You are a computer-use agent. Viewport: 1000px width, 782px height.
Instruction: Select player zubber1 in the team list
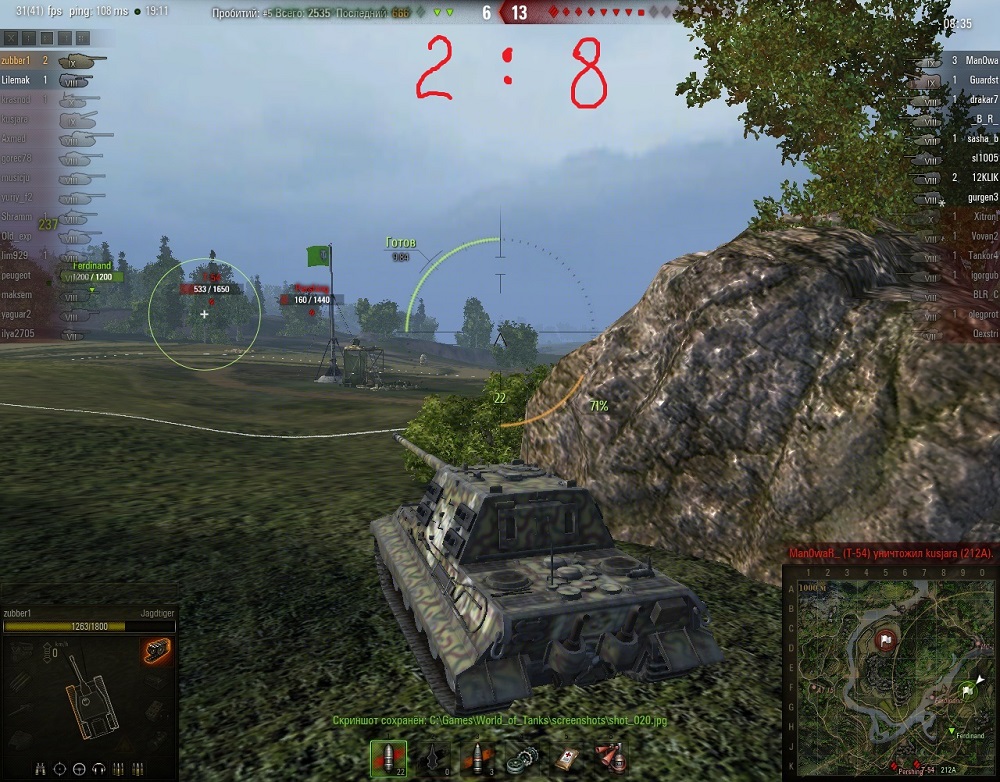tap(17, 61)
